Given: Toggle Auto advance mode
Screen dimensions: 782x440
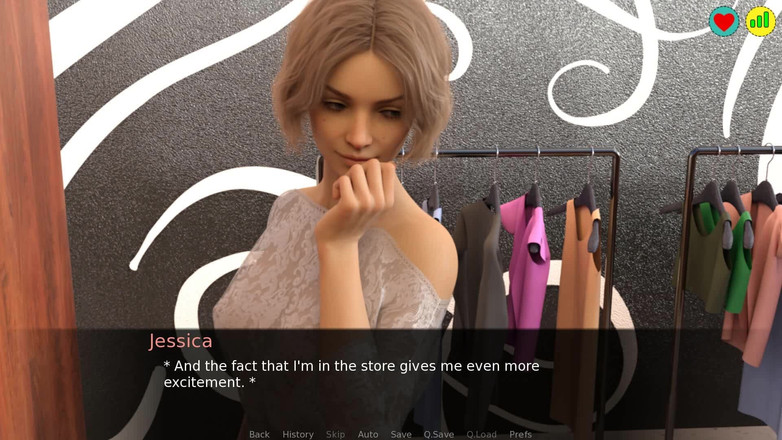Looking at the screenshot, I should (x=368, y=434).
